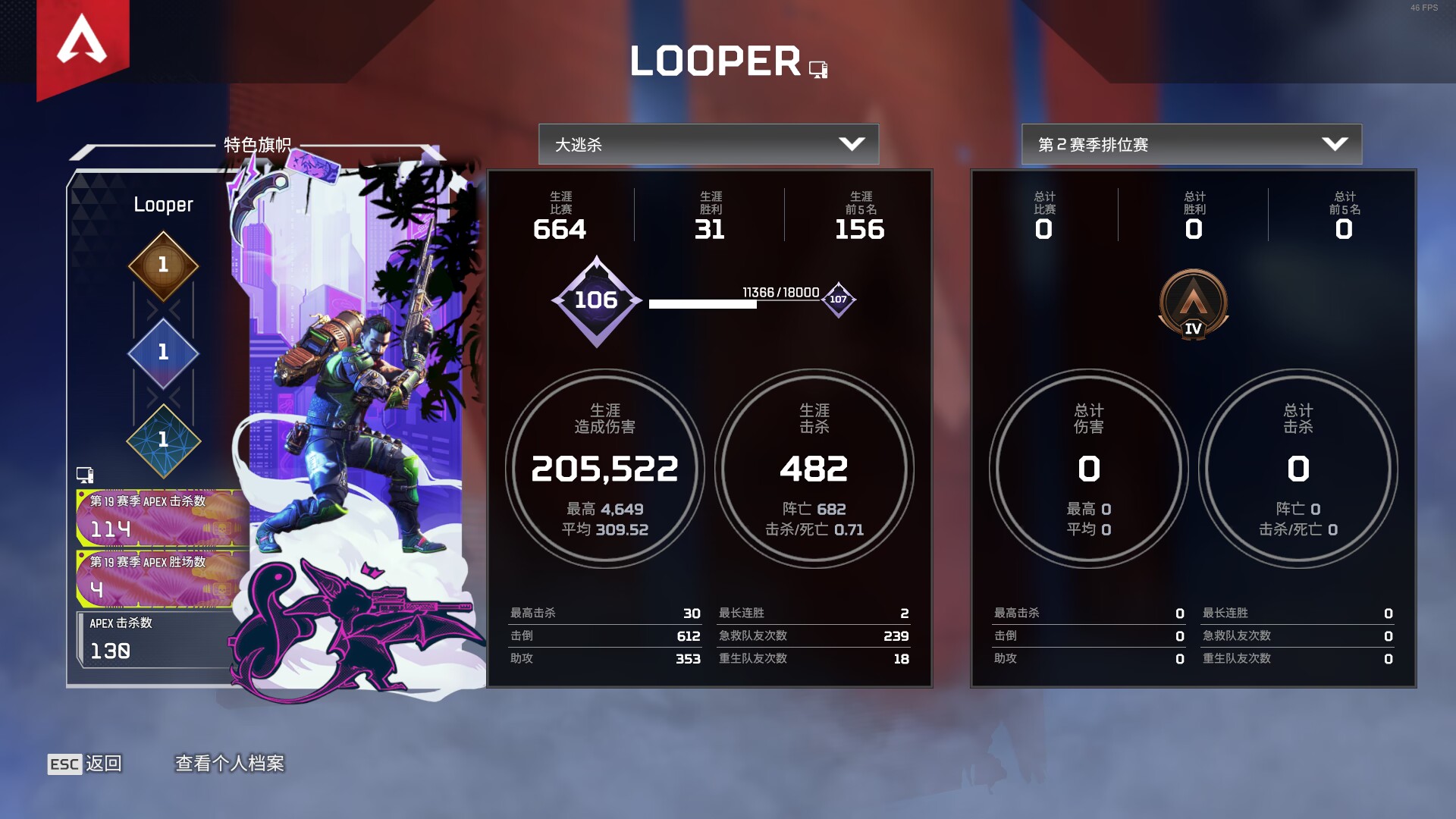The width and height of the screenshot is (1456, 819).
Task: Select the blue middle badge slot
Action: [162, 353]
